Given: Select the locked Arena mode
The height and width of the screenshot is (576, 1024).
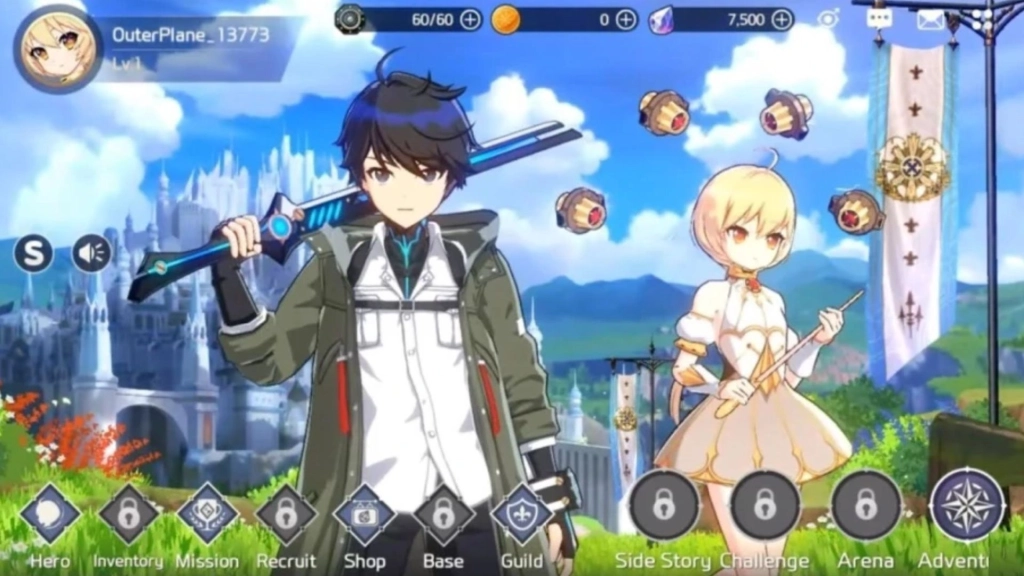Looking at the screenshot, I should click(866, 505).
